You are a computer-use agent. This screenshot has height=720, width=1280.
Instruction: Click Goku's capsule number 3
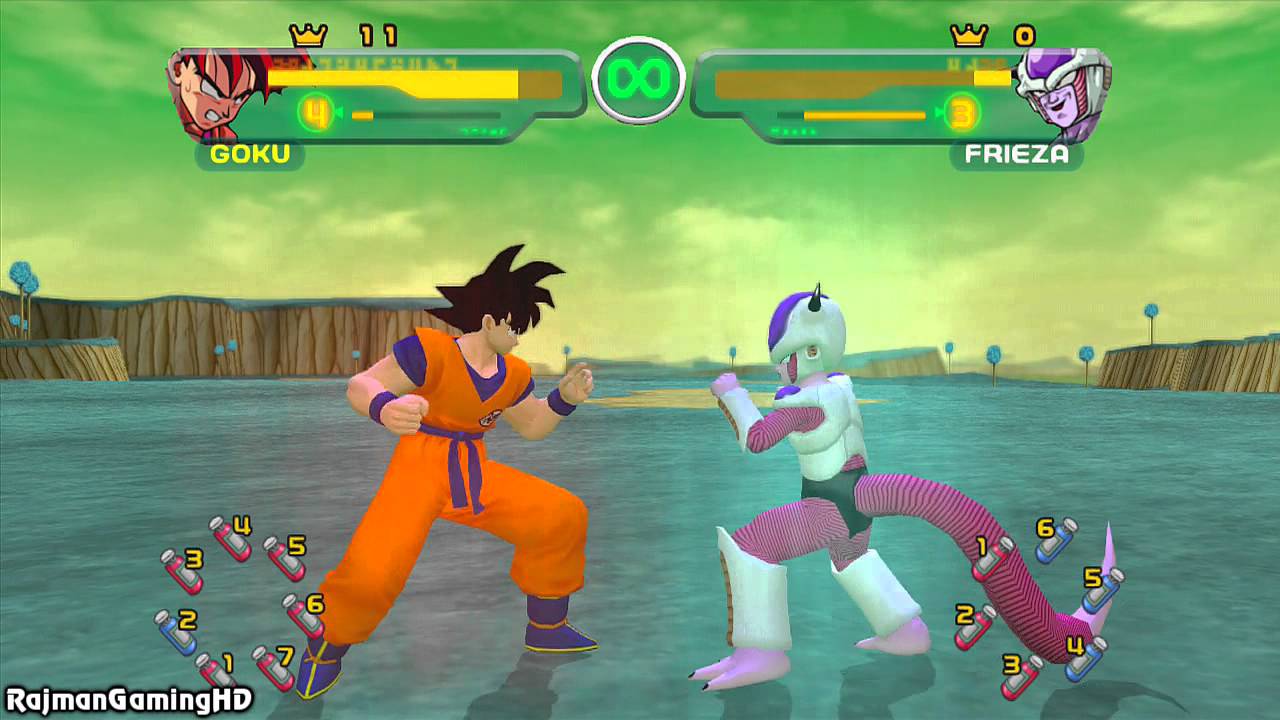[x=183, y=570]
